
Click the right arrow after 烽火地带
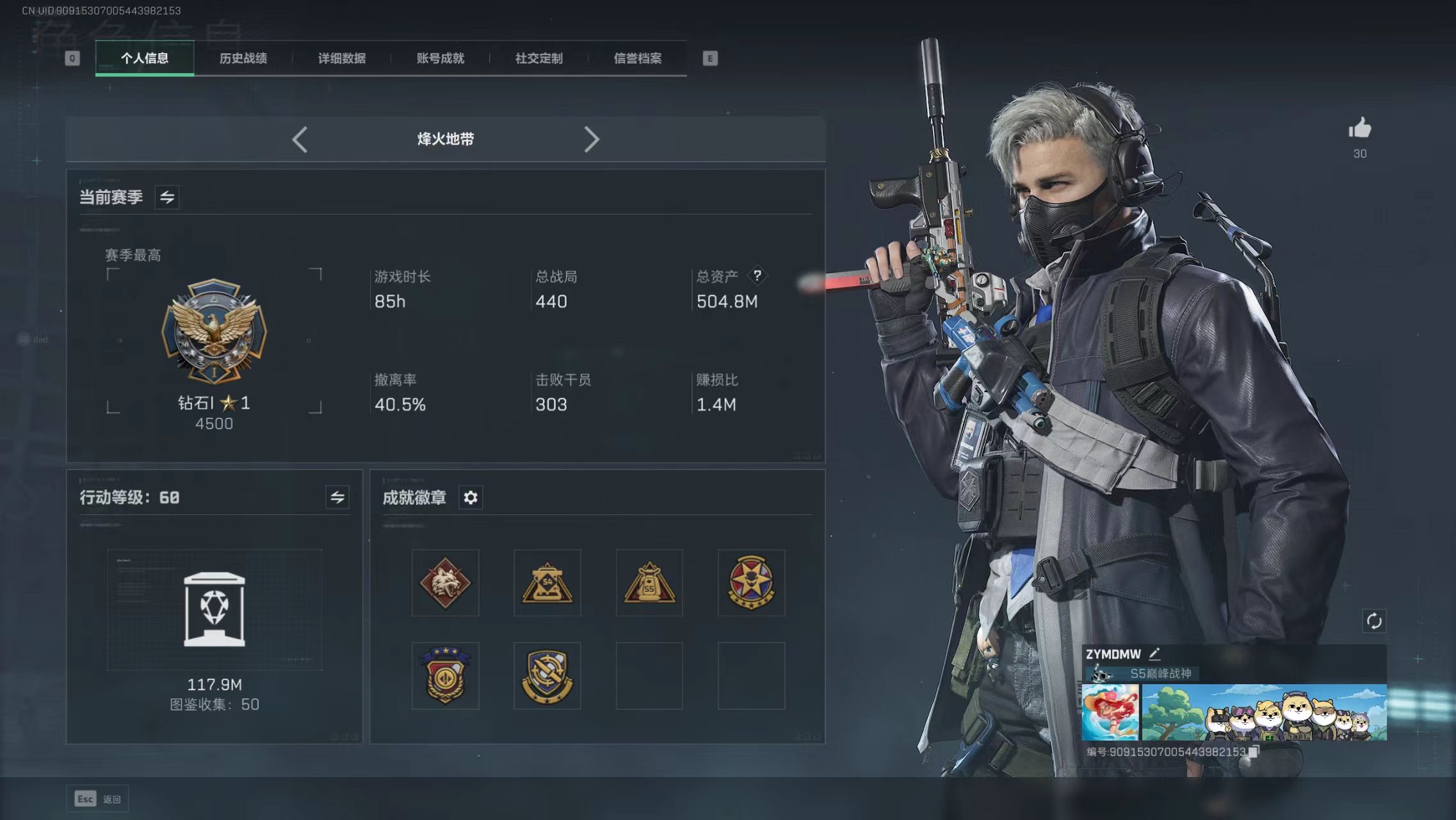coord(592,139)
